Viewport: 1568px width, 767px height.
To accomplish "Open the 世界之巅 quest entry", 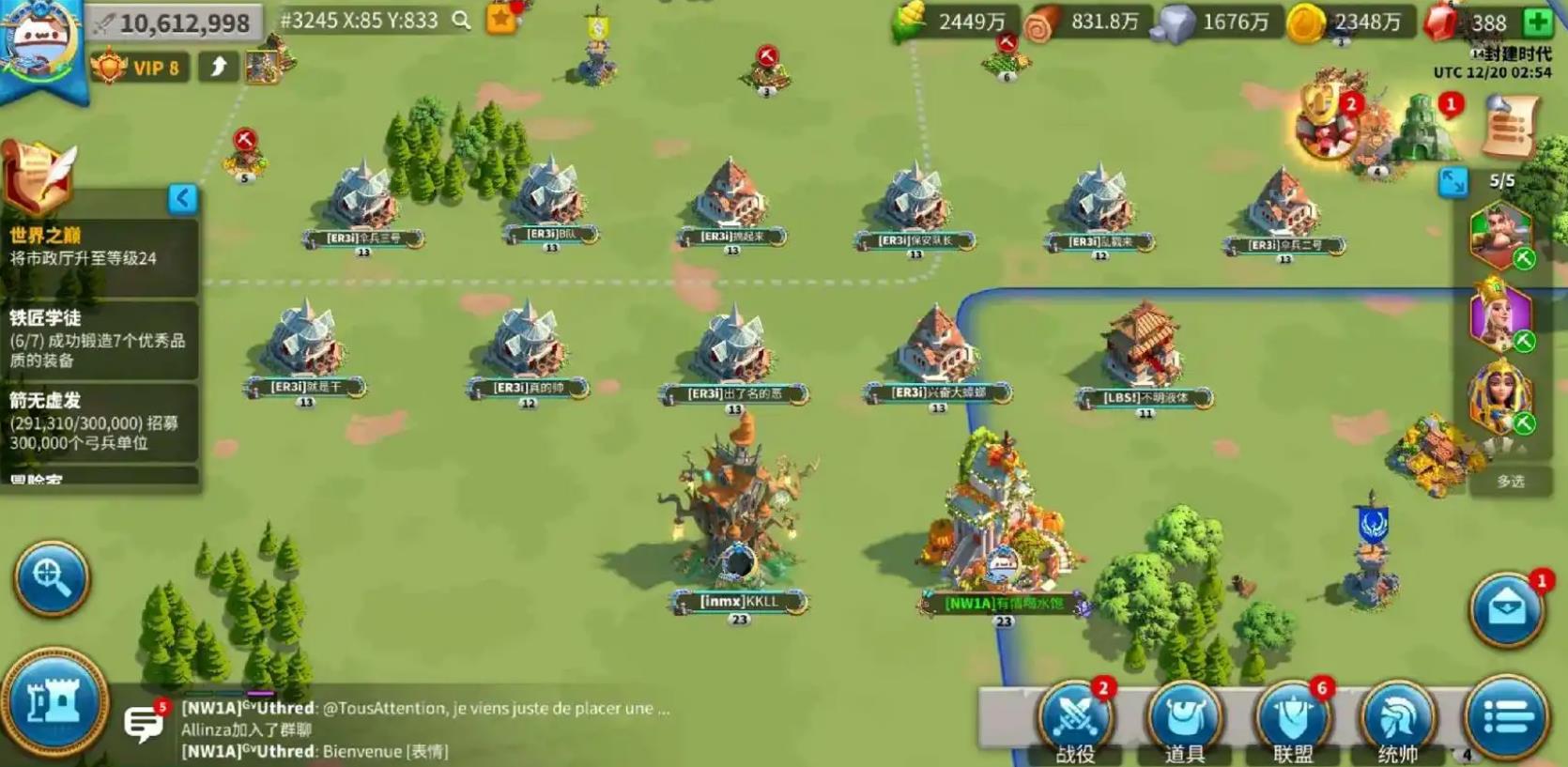I will [x=99, y=246].
